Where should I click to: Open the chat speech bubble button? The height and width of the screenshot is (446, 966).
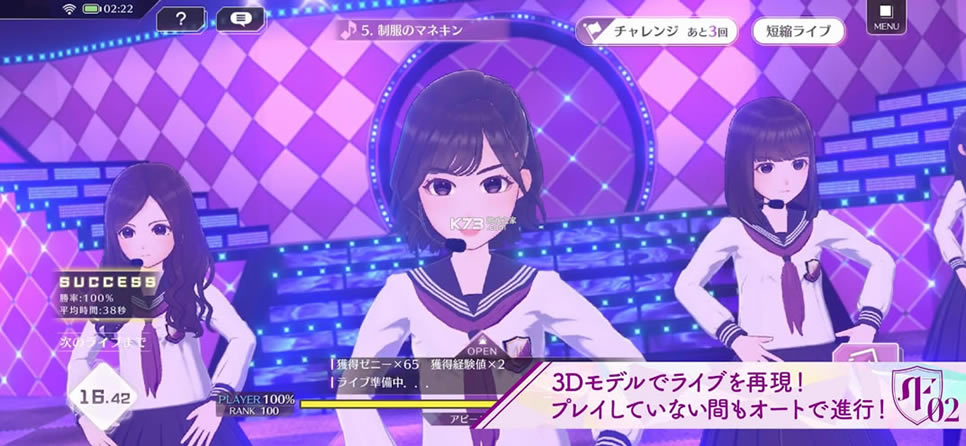tap(239, 18)
